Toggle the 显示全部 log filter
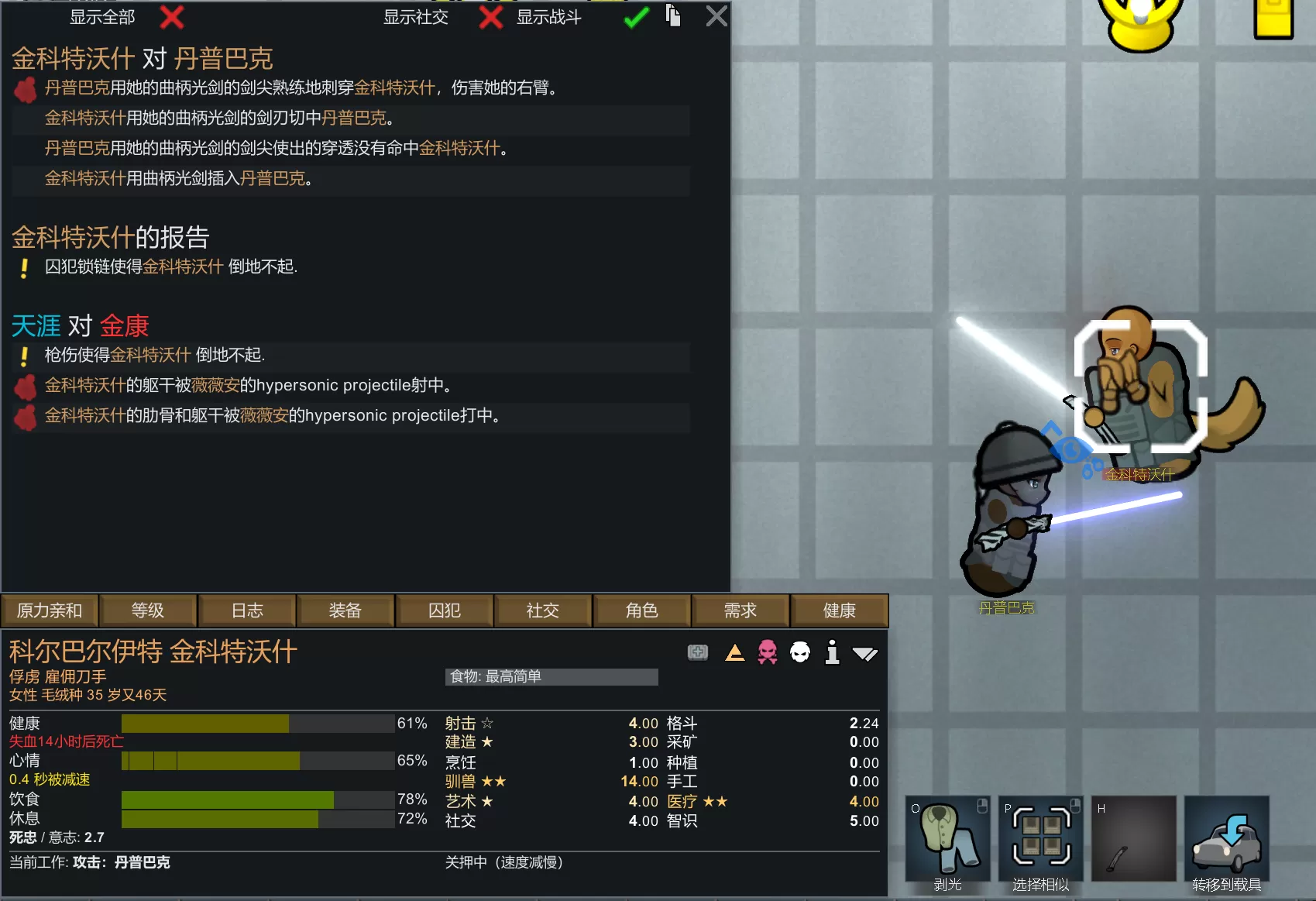Image resolution: width=1316 pixels, height=901 pixels. tap(171, 17)
